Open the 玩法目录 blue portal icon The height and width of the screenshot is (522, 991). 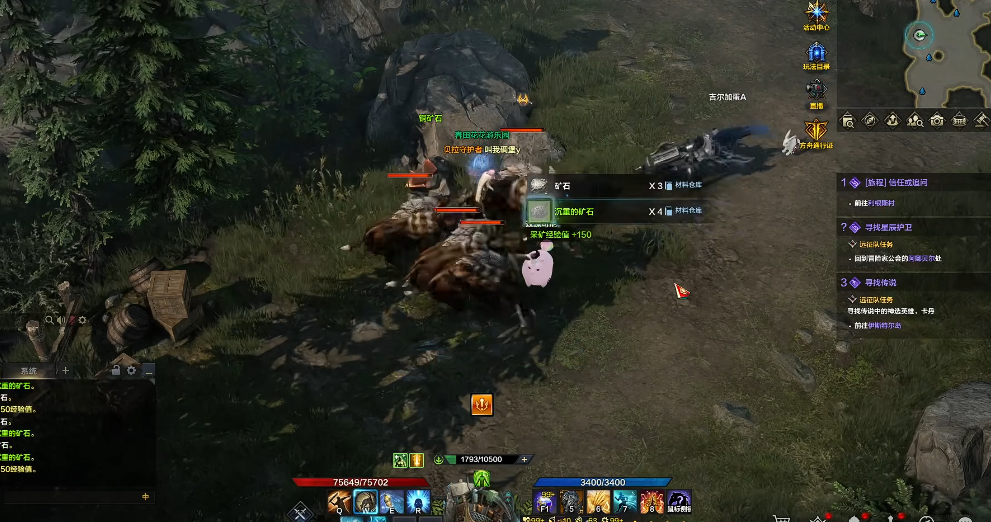coord(817,52)
